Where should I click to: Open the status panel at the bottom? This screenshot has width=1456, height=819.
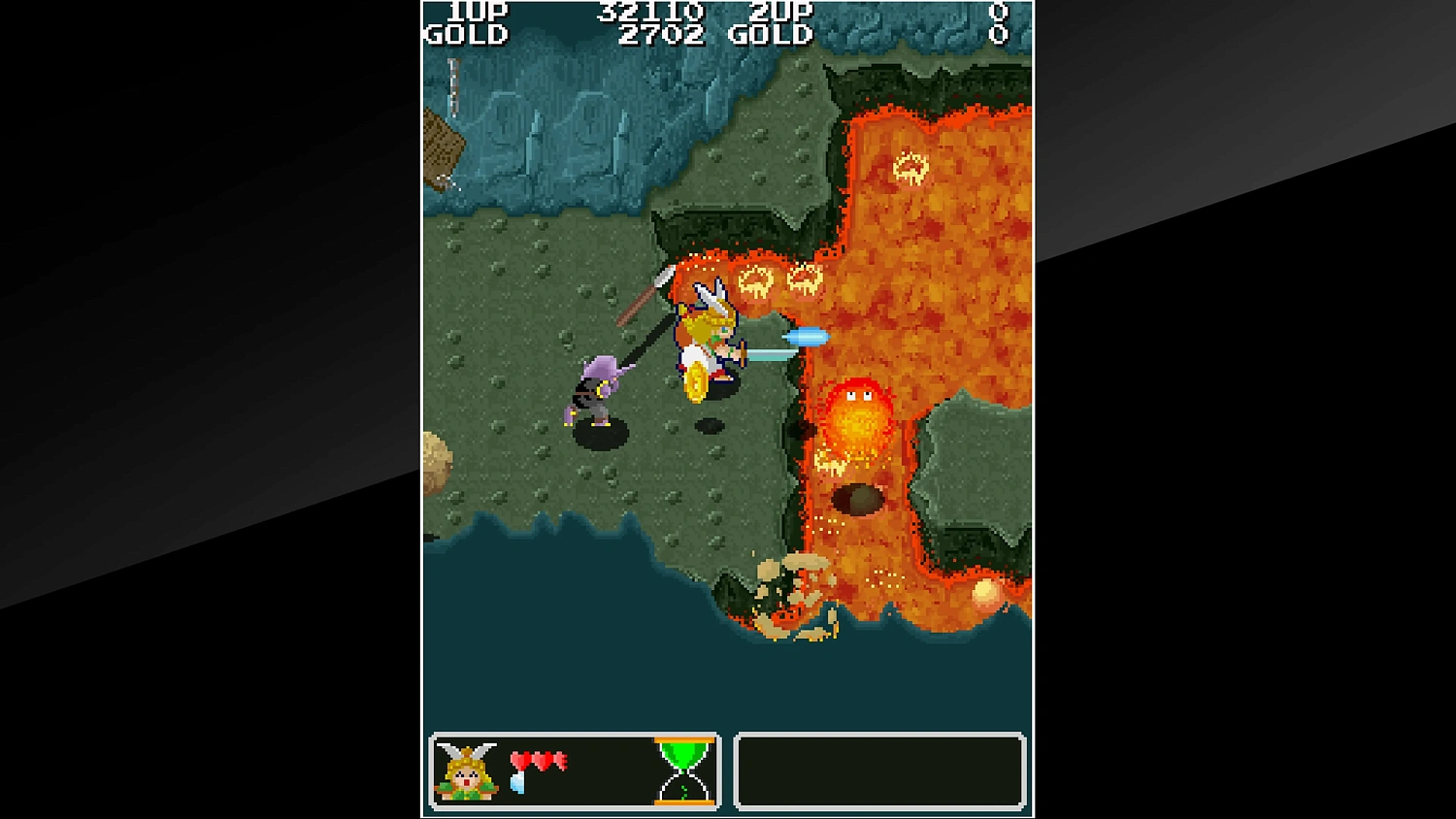point(575,771)
